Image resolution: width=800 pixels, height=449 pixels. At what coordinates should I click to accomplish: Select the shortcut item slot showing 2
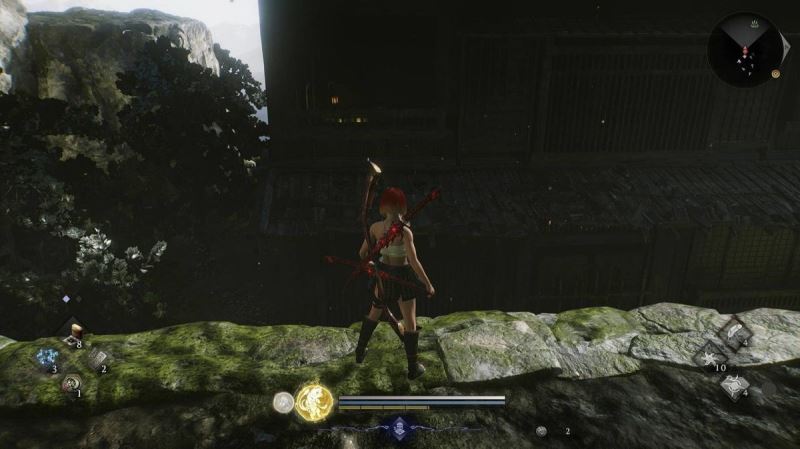[95, 358]
